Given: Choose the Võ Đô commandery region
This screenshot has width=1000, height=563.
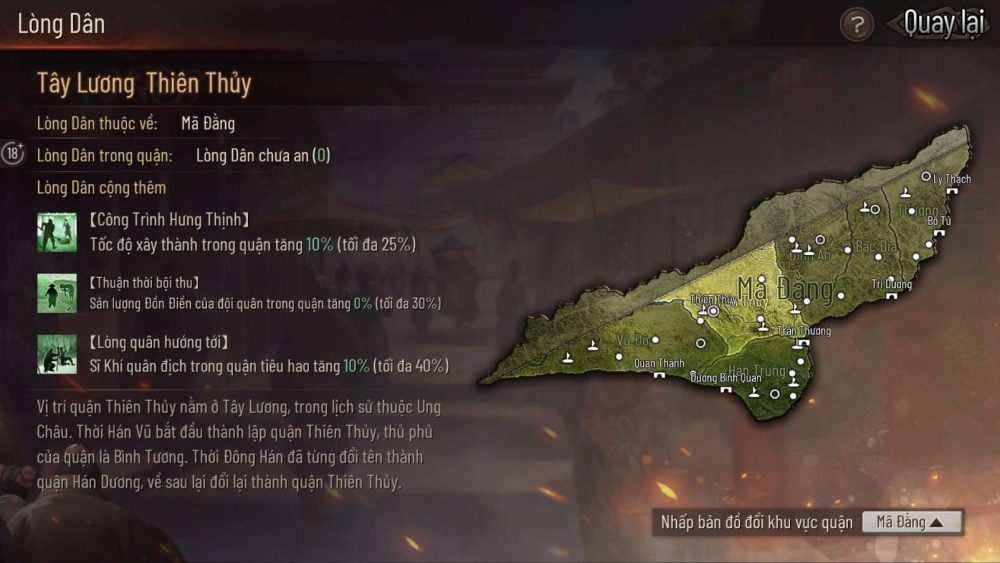Looking at the screenshot, I should click(x=633, y=339).
